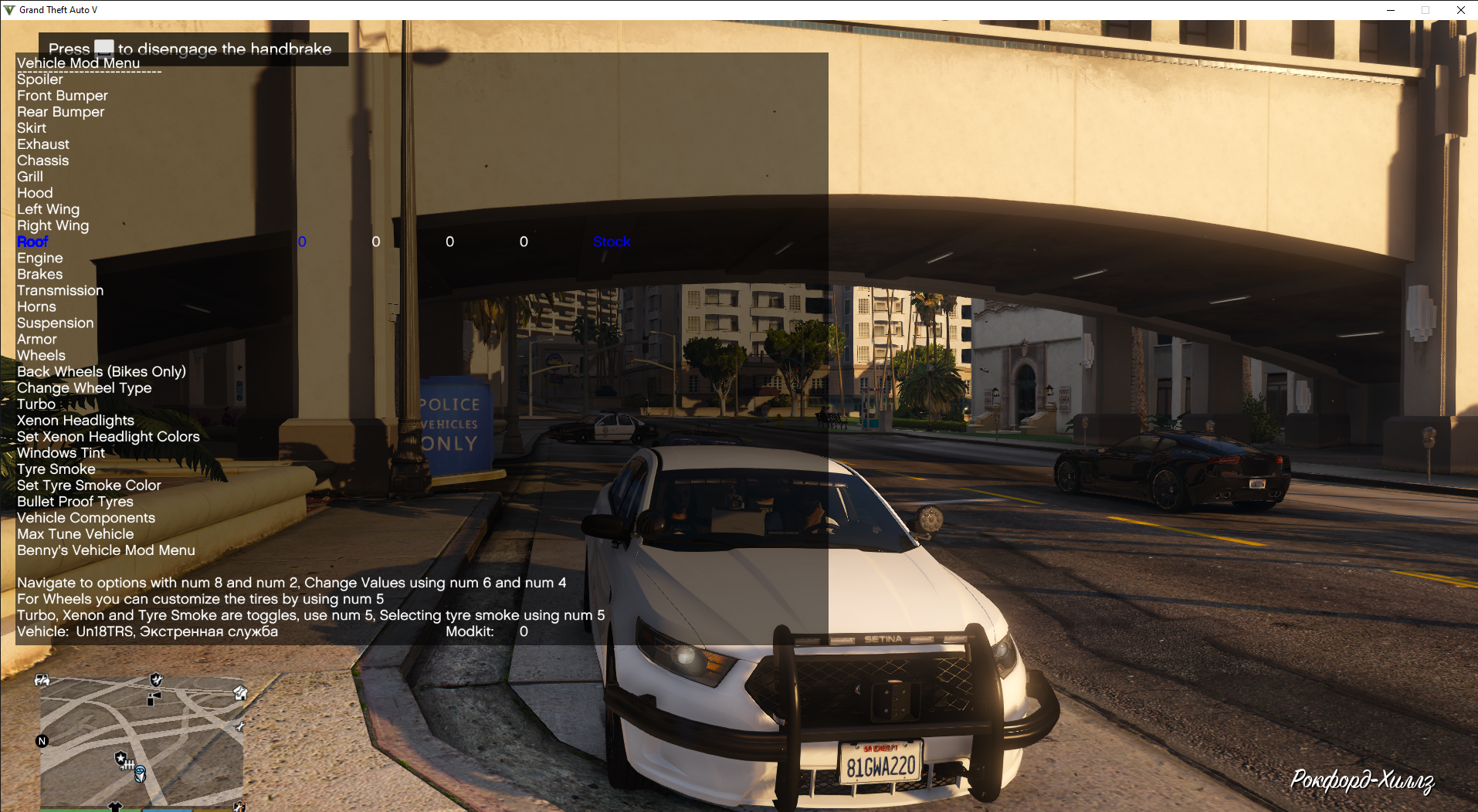Choose the Front Bumper option
This screenshot has width=1478, height=812.
(63, 96)
